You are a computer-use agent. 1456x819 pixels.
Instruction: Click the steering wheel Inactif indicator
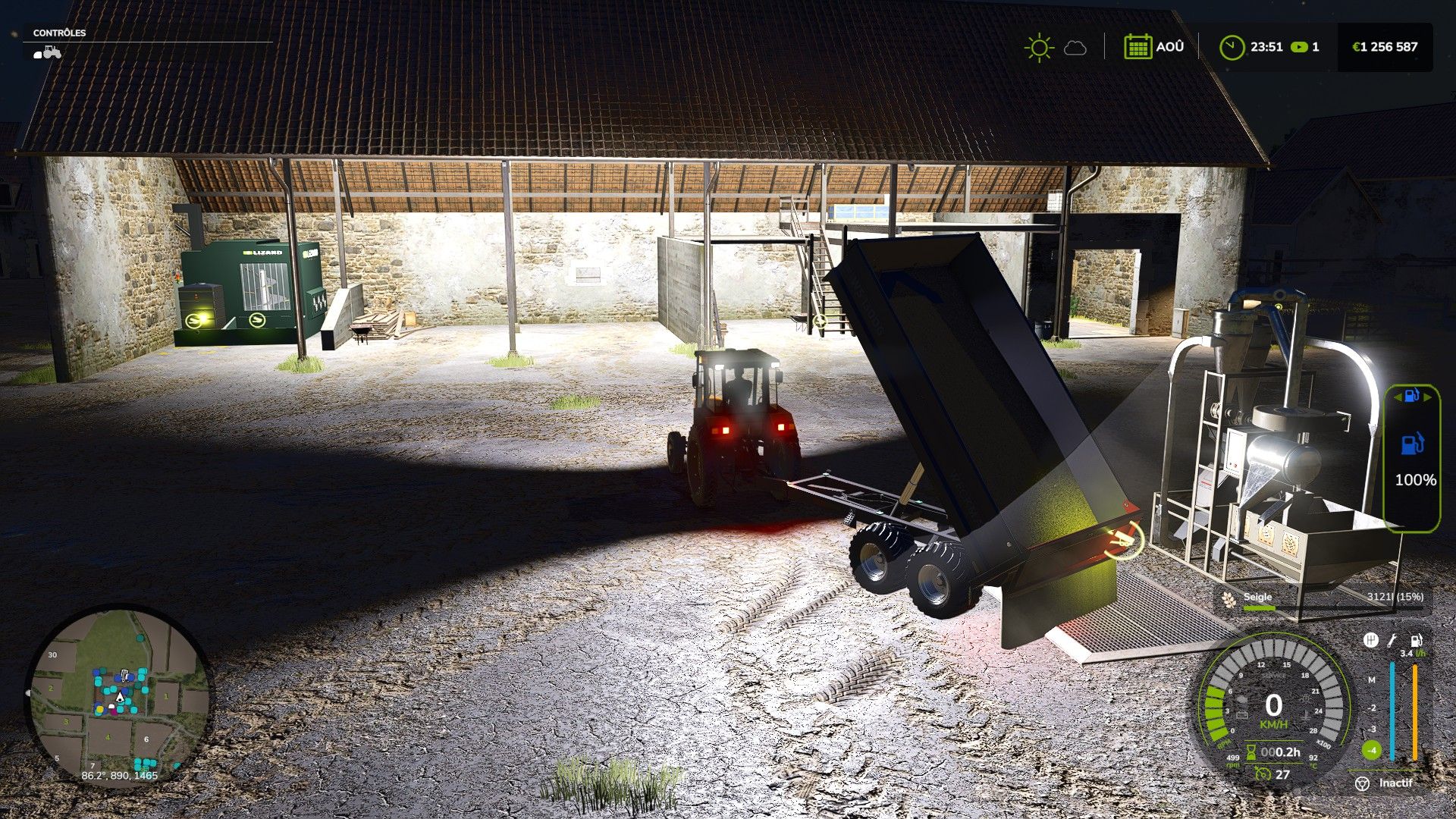(x=1362, y=783)
